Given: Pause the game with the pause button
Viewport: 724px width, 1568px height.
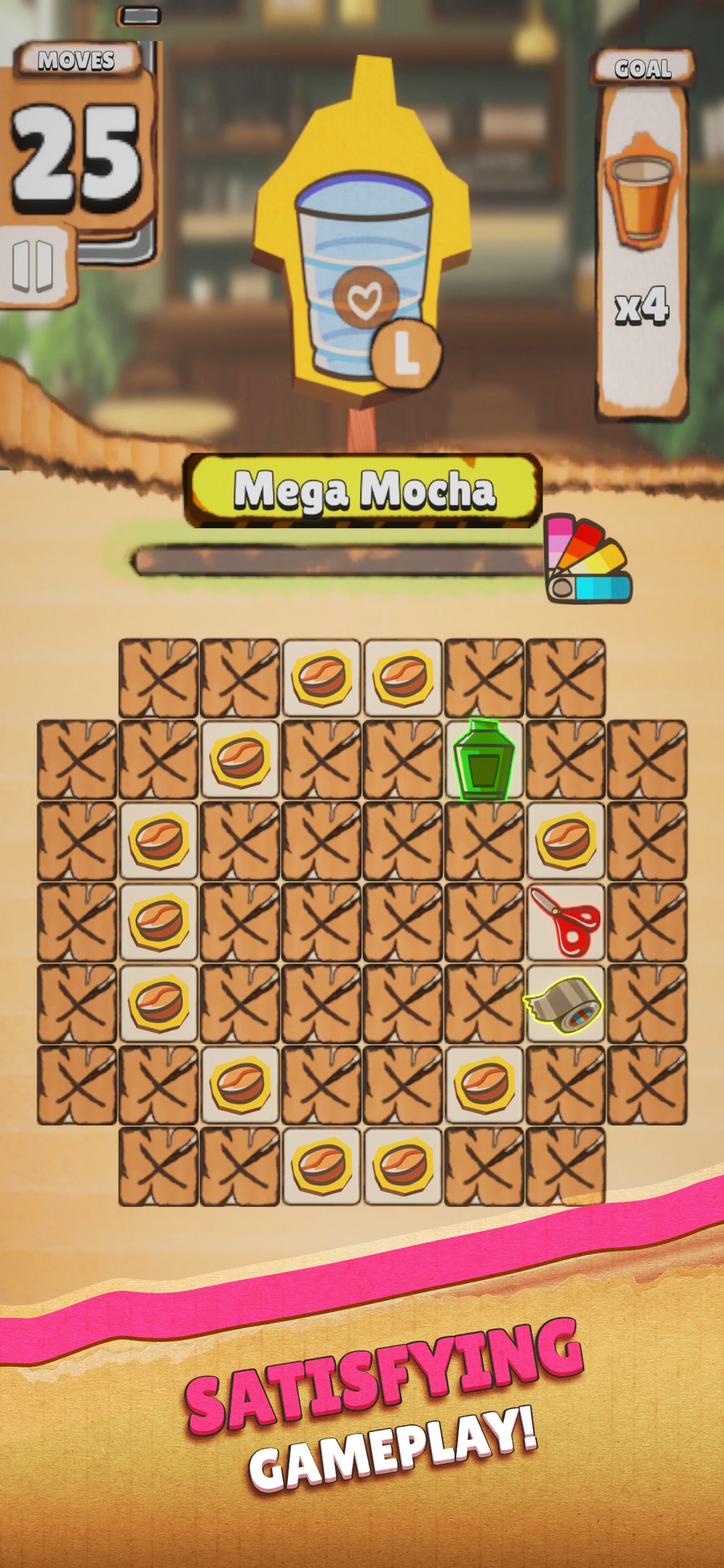Looking at the screenshot, I should [x=33, y=265].
